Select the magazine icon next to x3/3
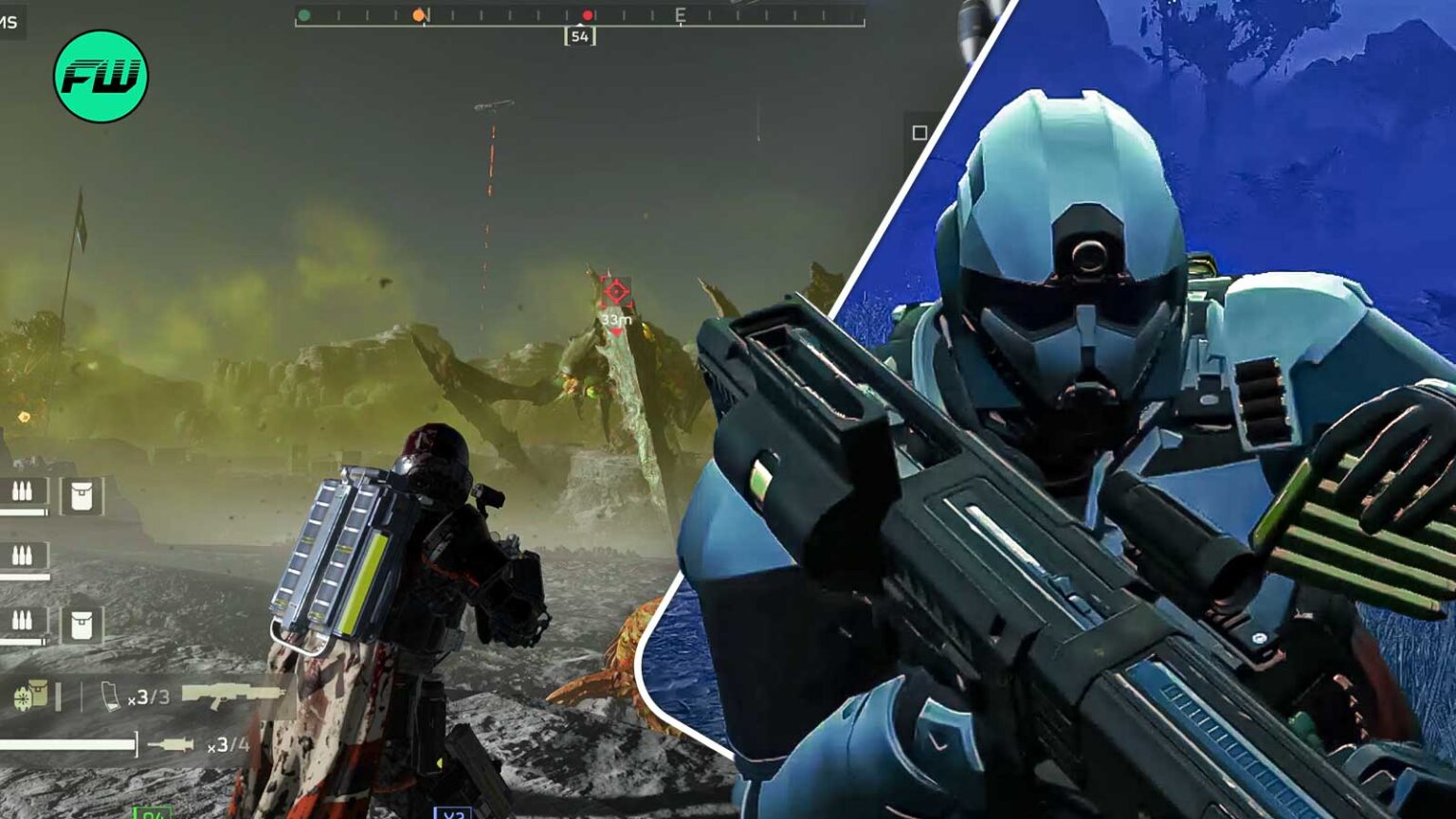Image resolution: width=1456 pixels, height=819 pixels. (110, 695)
